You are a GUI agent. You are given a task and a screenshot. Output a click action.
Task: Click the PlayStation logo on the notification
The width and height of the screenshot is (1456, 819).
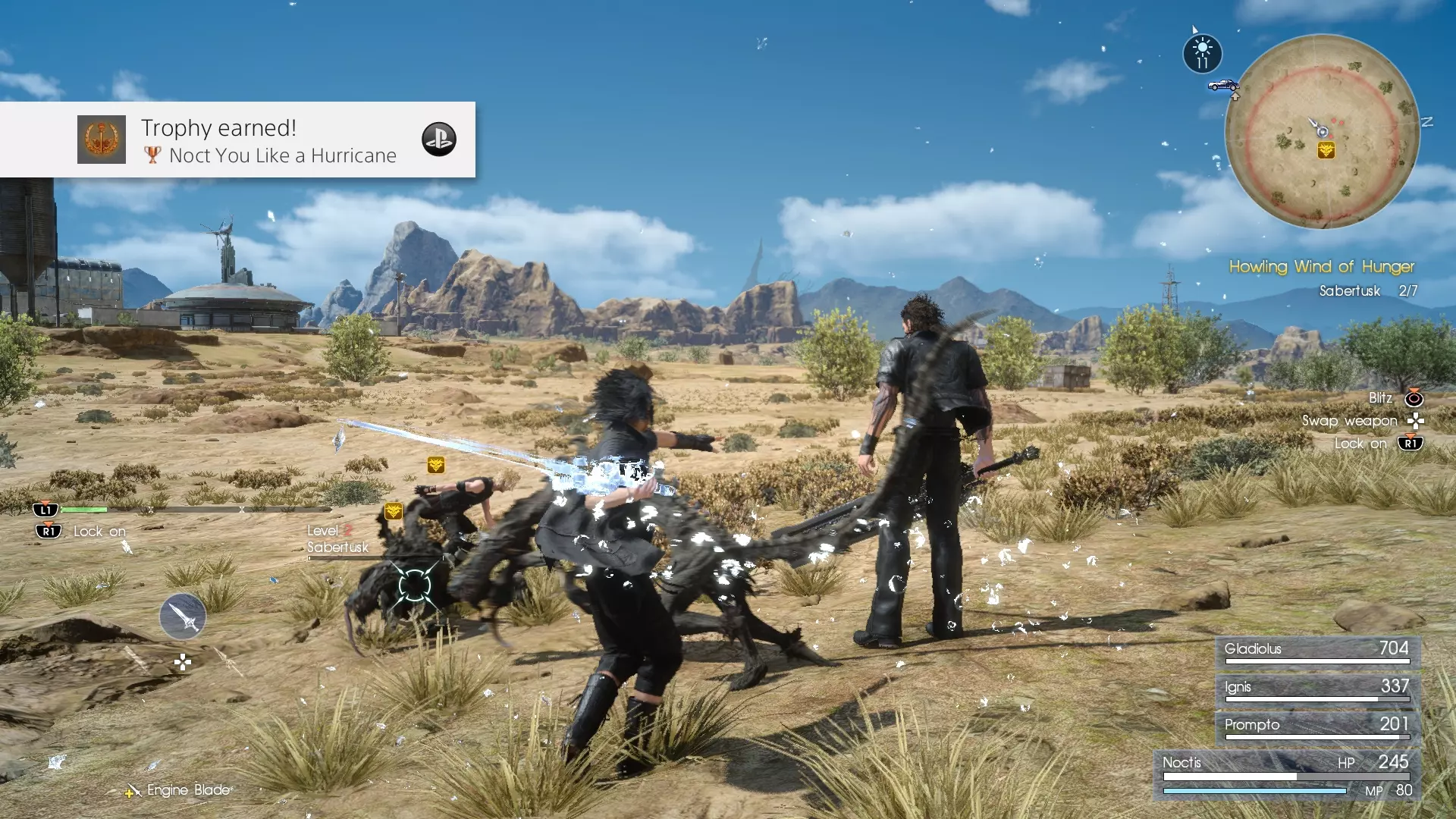click(x=438, y=140)
